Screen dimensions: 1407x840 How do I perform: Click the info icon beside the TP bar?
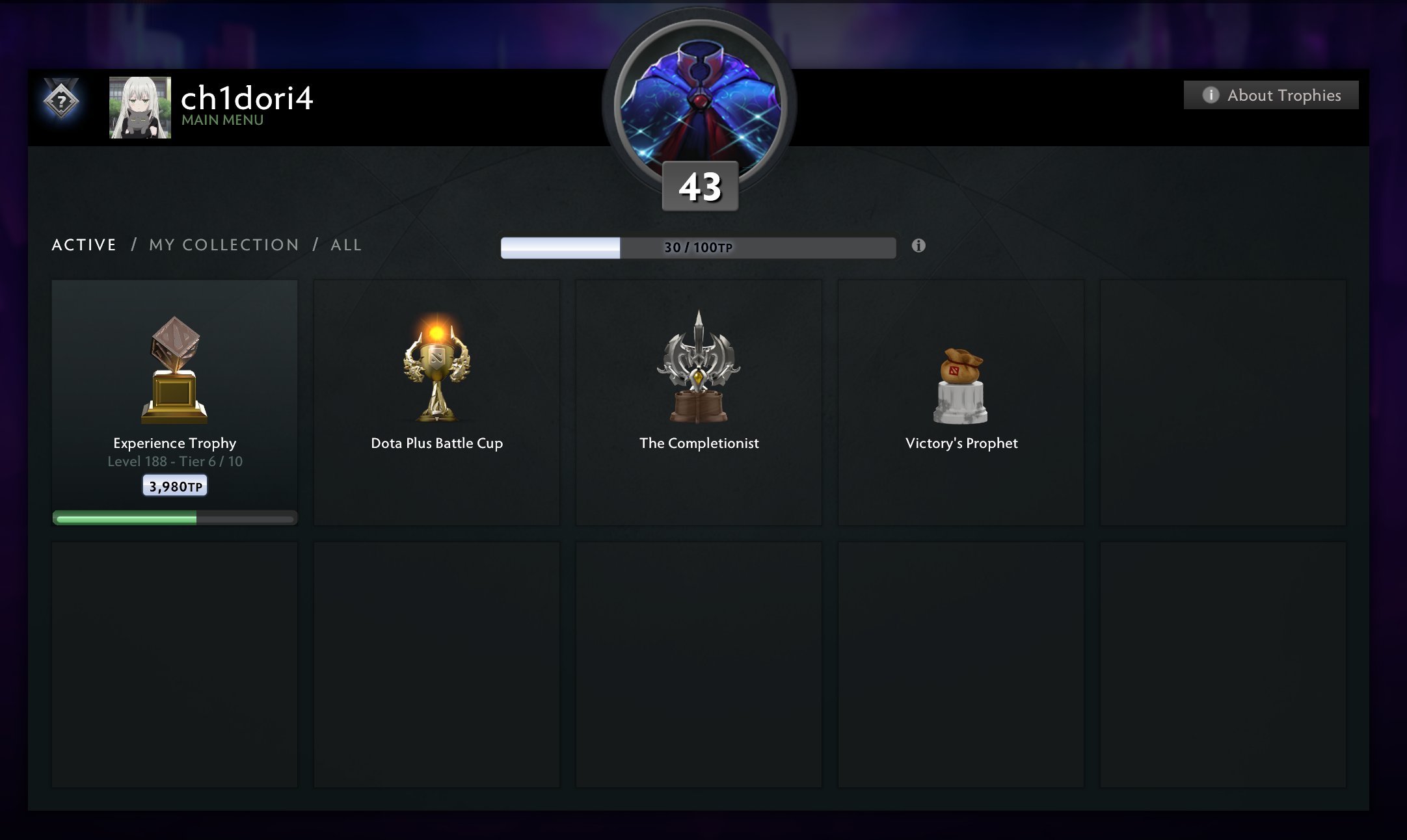[x=918, y=246]
